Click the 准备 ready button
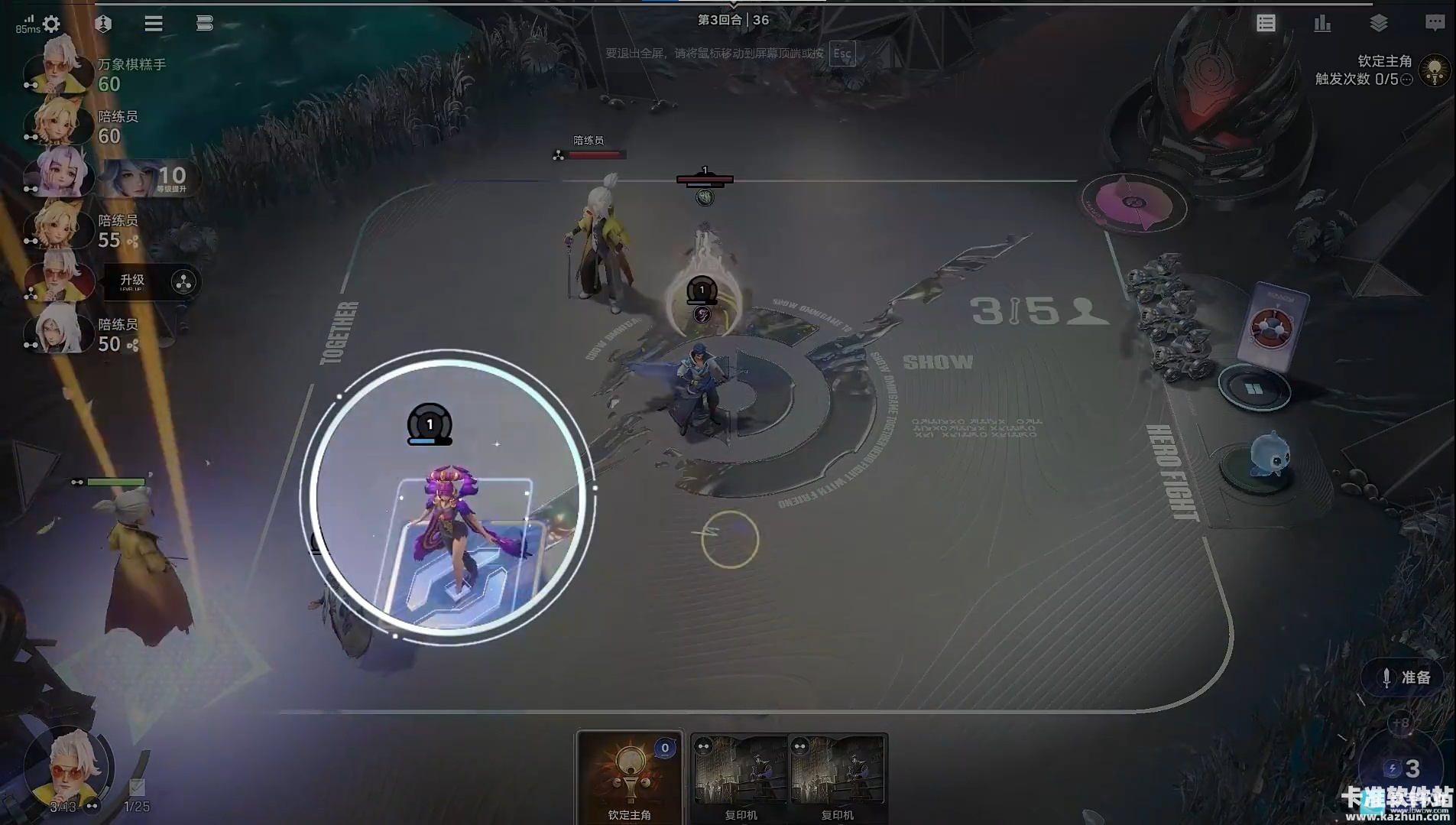The height and width of the screenshot is (825, 1456). [x=1406, y=677]
